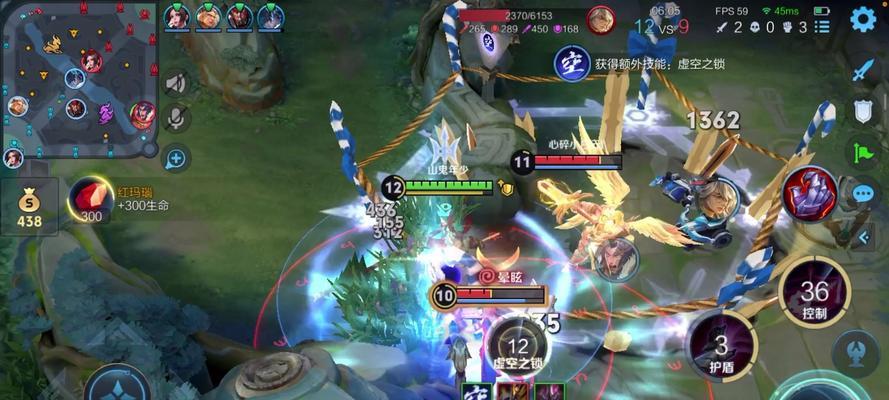Toggle the muted microphone icon
This screenshot has width=889, height=400.
[175, 119]
